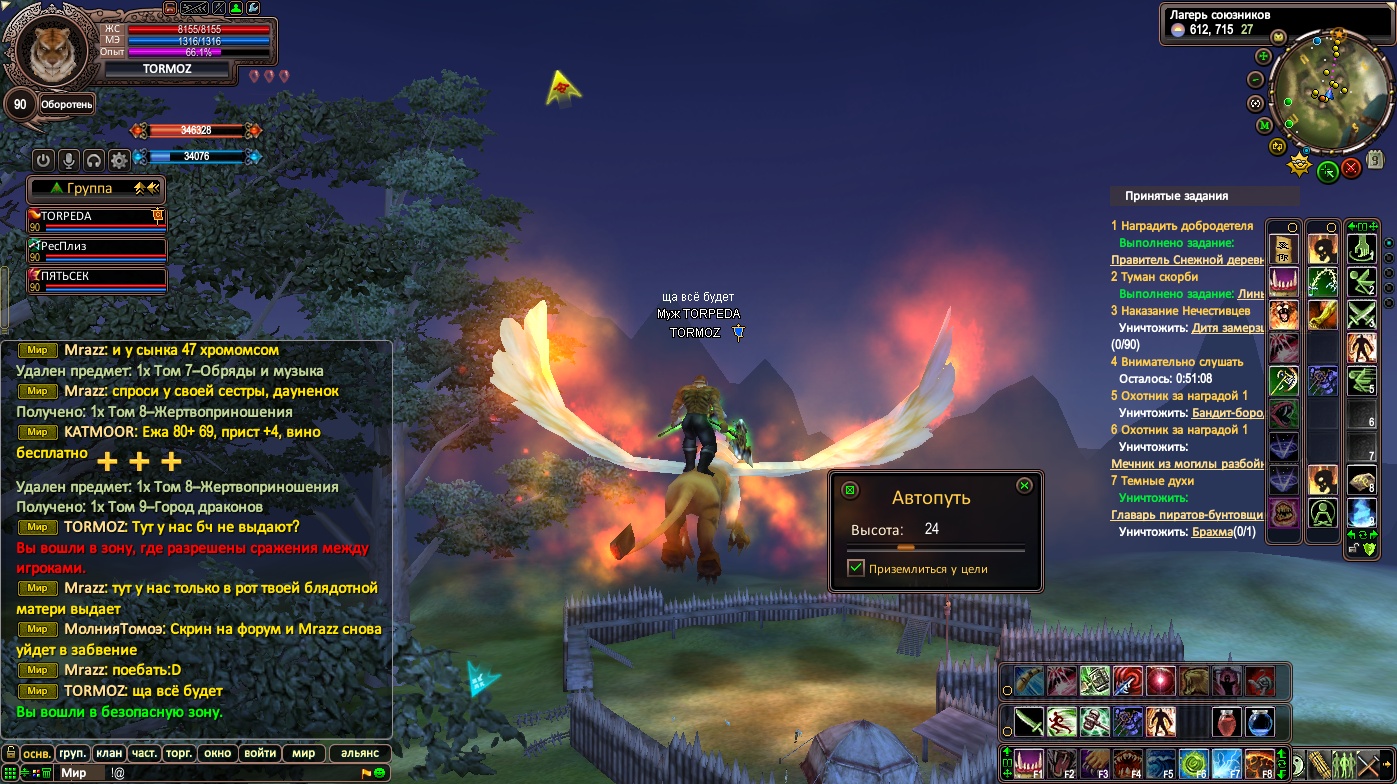Open the Брахма quest target link

point(1211,532)
